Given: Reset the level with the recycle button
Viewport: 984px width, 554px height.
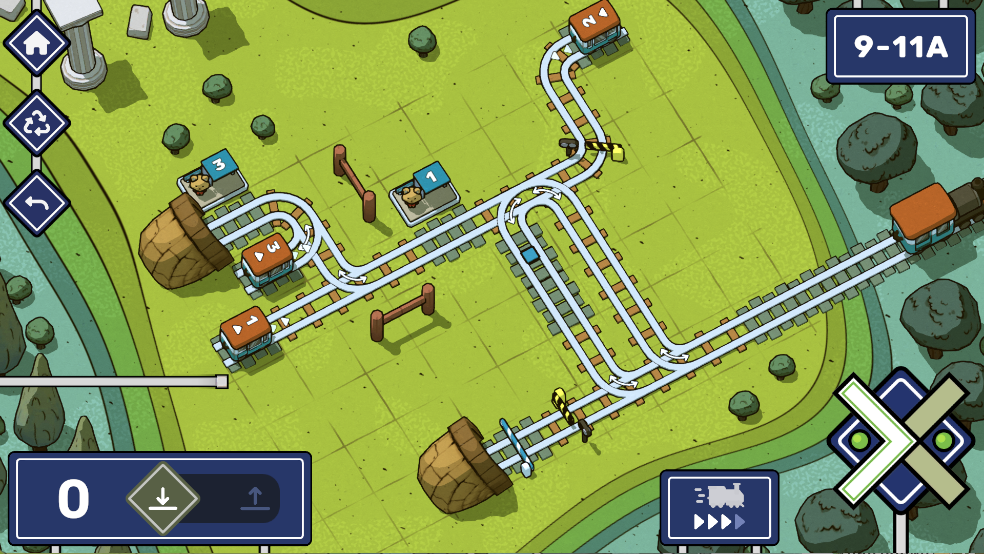Looking at the screenshot, I should 36,123.
